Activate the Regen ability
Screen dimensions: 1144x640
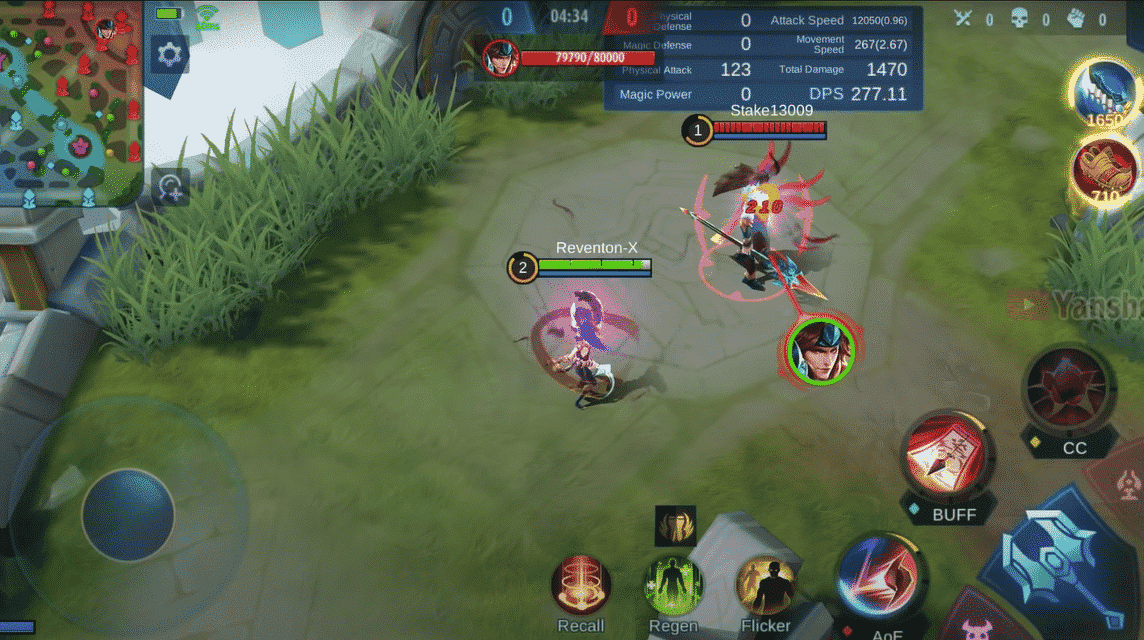tap(673, 585)
